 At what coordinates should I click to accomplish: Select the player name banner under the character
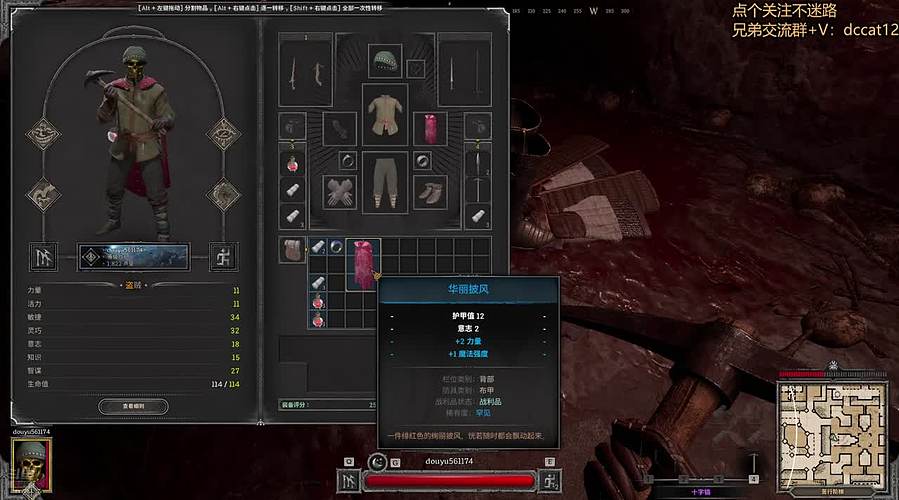pyautogui.click(x=133, y=257)
